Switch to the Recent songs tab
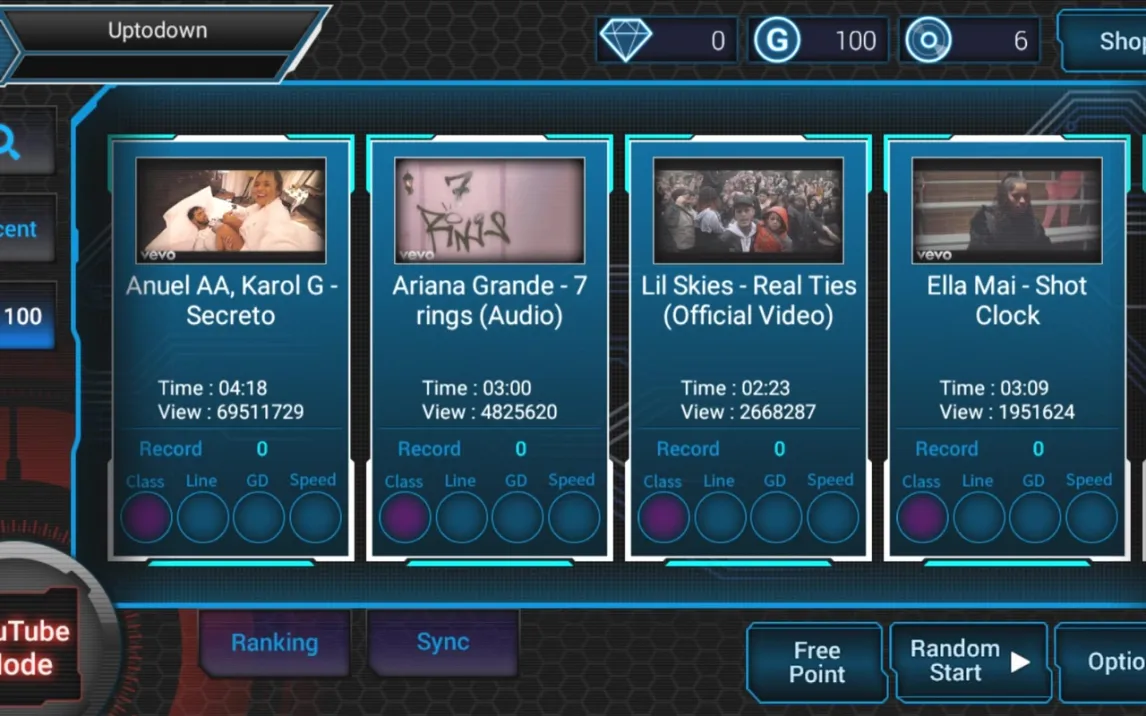Screen dimensions: 1146x716 pos(20,229)
